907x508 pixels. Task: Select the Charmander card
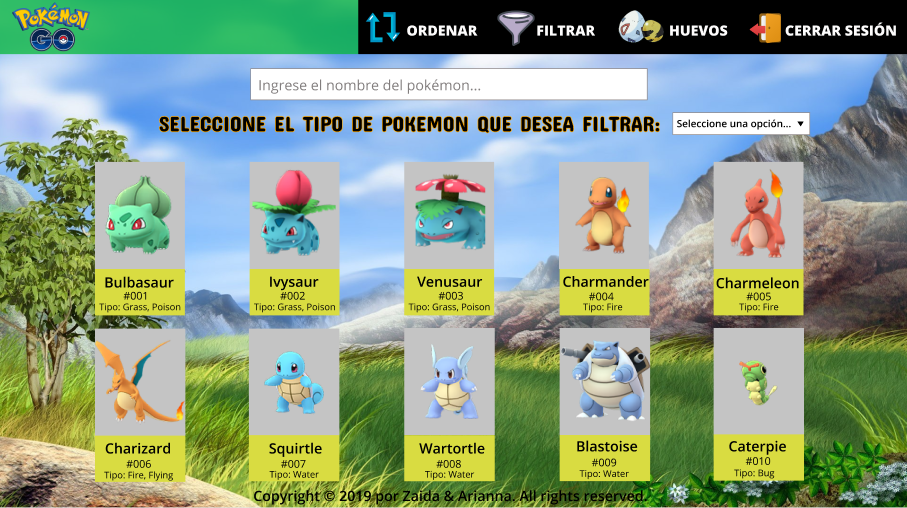[x=604, y=238]
